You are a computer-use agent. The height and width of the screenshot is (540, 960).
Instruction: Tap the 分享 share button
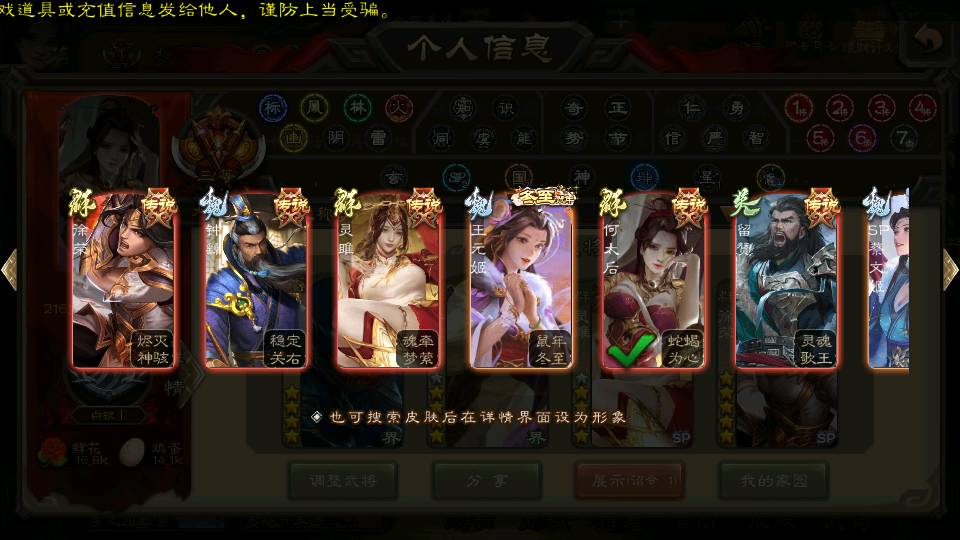(x=487, y=480)
